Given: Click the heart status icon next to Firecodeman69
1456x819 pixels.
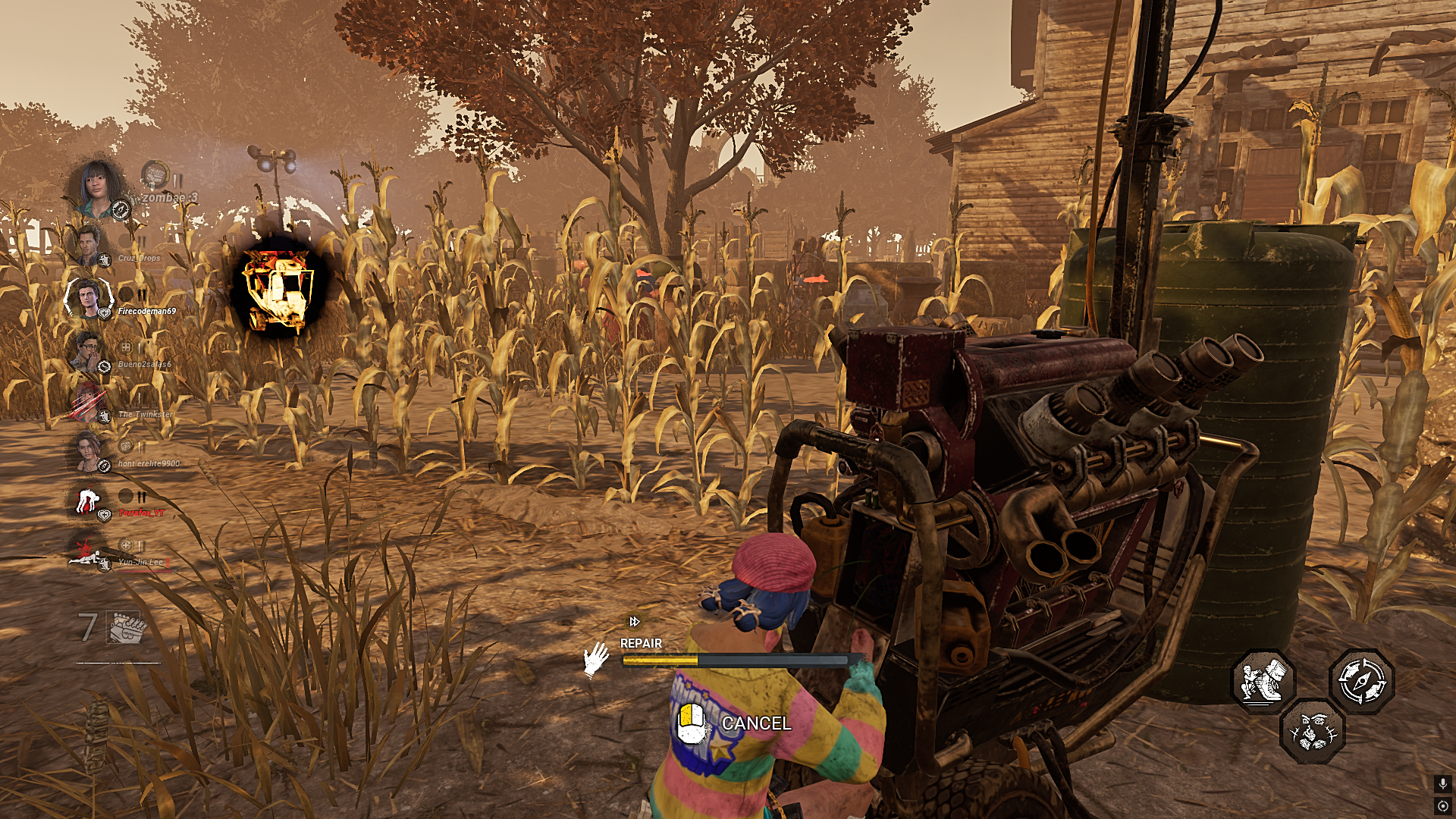Looking at the screenshot, I should coord(105,312).
